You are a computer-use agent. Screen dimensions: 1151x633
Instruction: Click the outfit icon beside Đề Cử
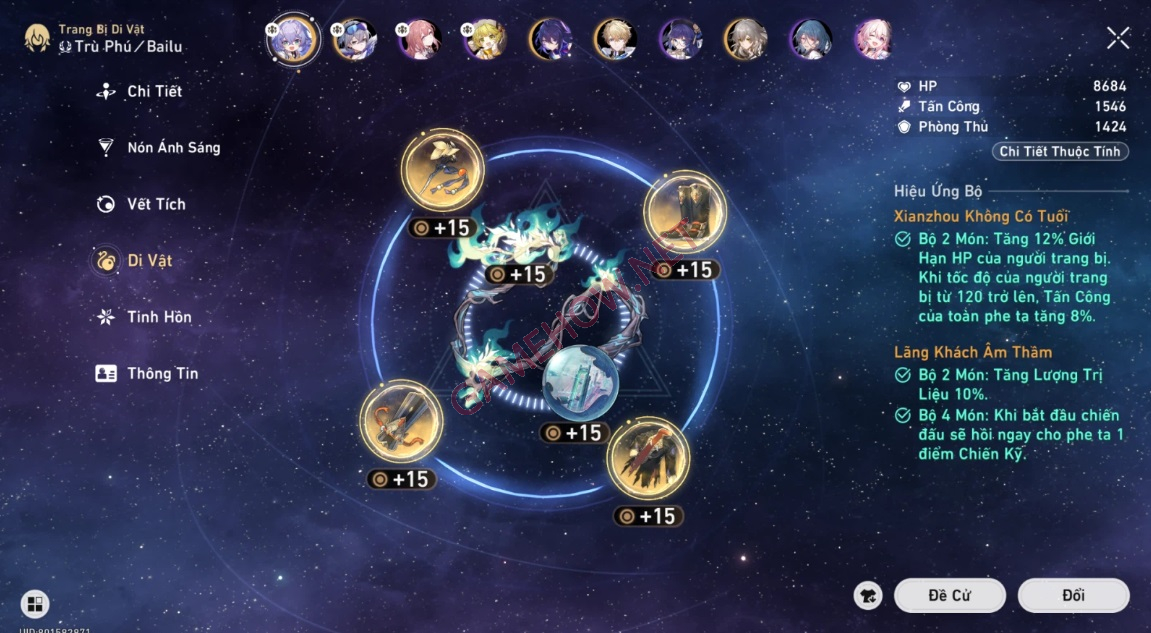coord(868,595)
